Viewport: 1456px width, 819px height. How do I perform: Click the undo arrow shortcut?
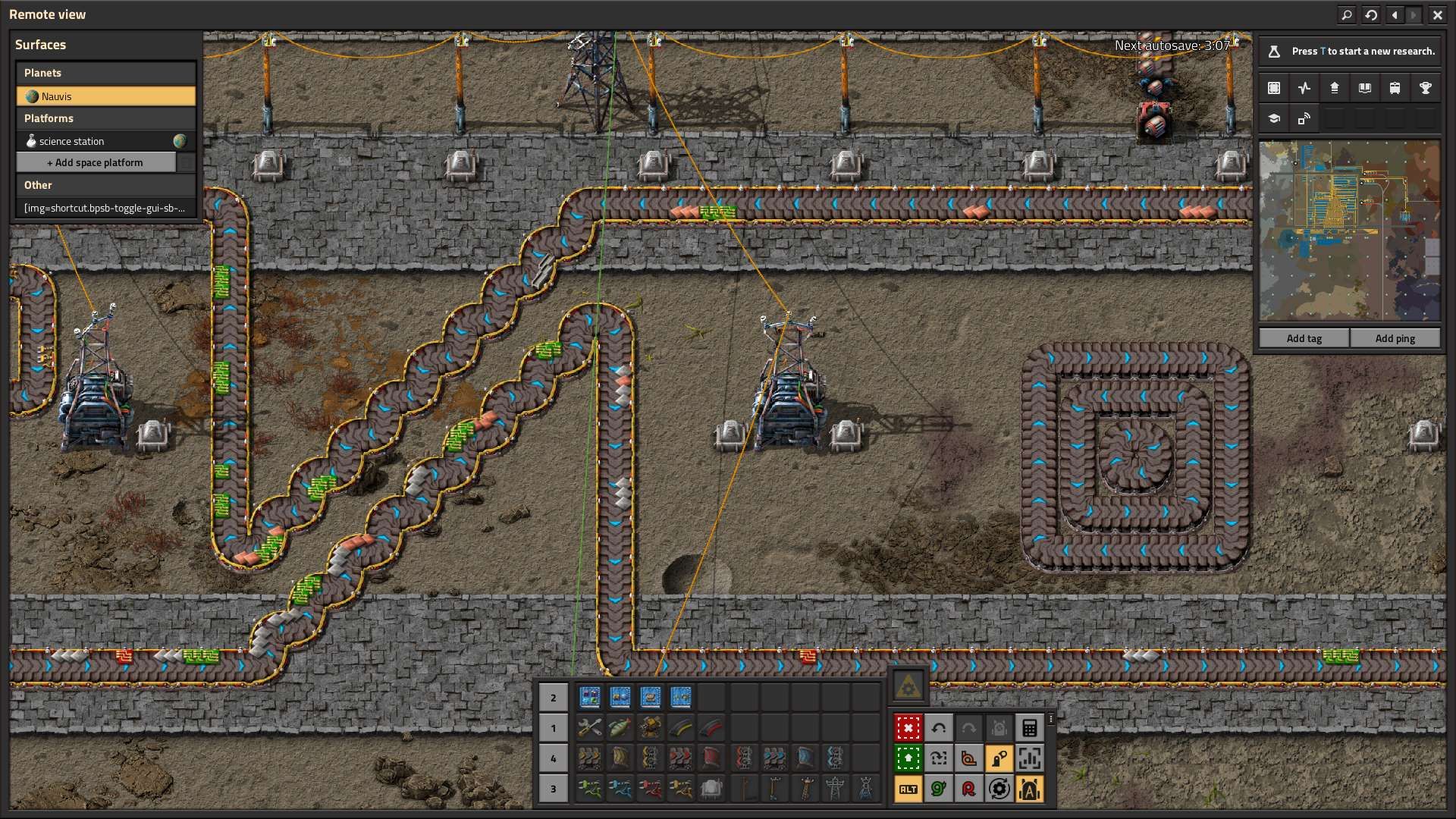(x=938, y=728)
